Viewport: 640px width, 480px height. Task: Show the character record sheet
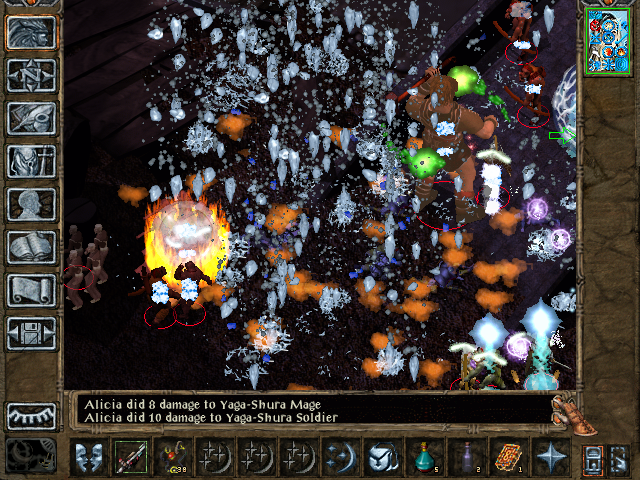[x=31, y=204]
